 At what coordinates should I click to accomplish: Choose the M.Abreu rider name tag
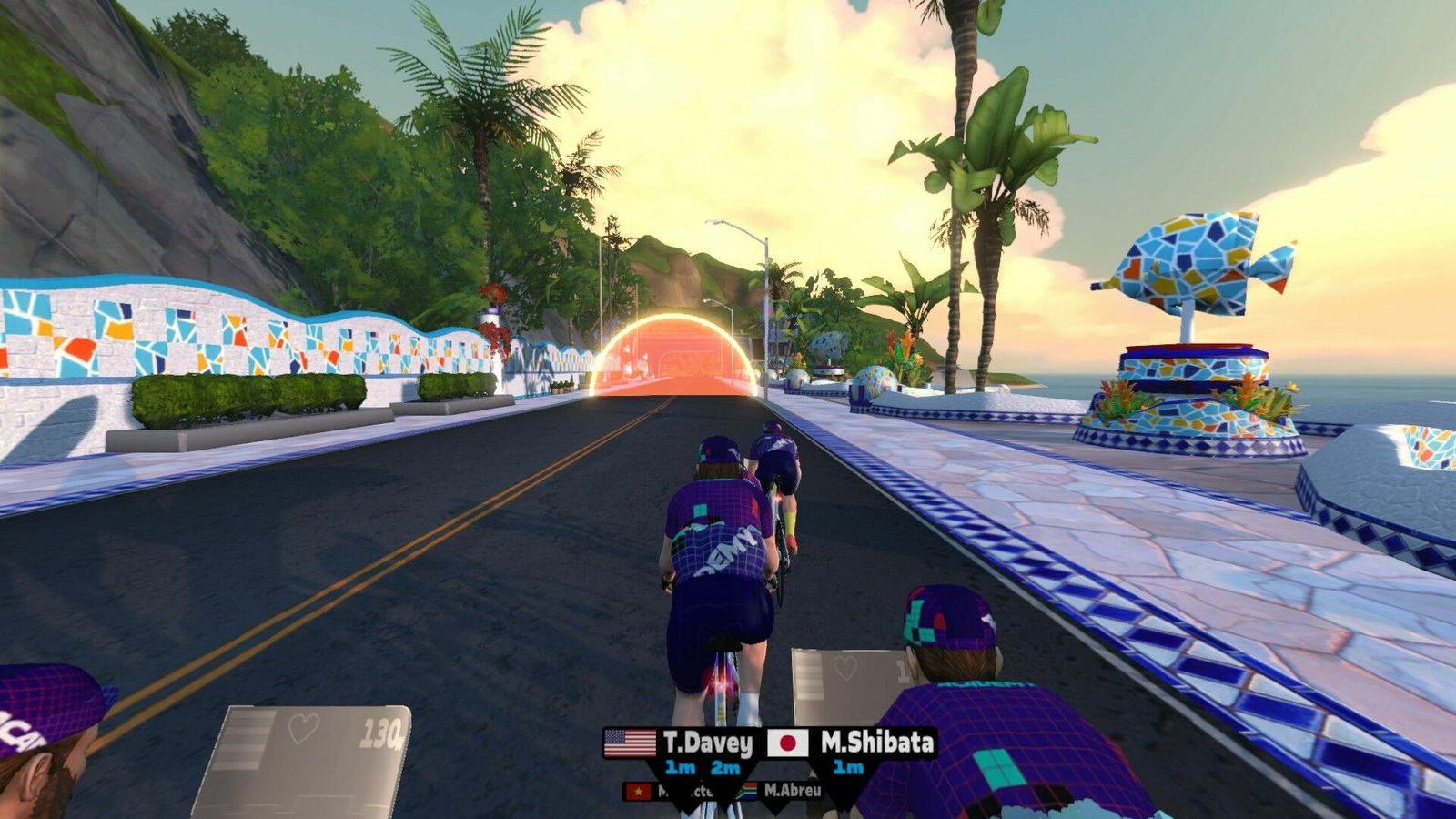[x=791, y=790]
